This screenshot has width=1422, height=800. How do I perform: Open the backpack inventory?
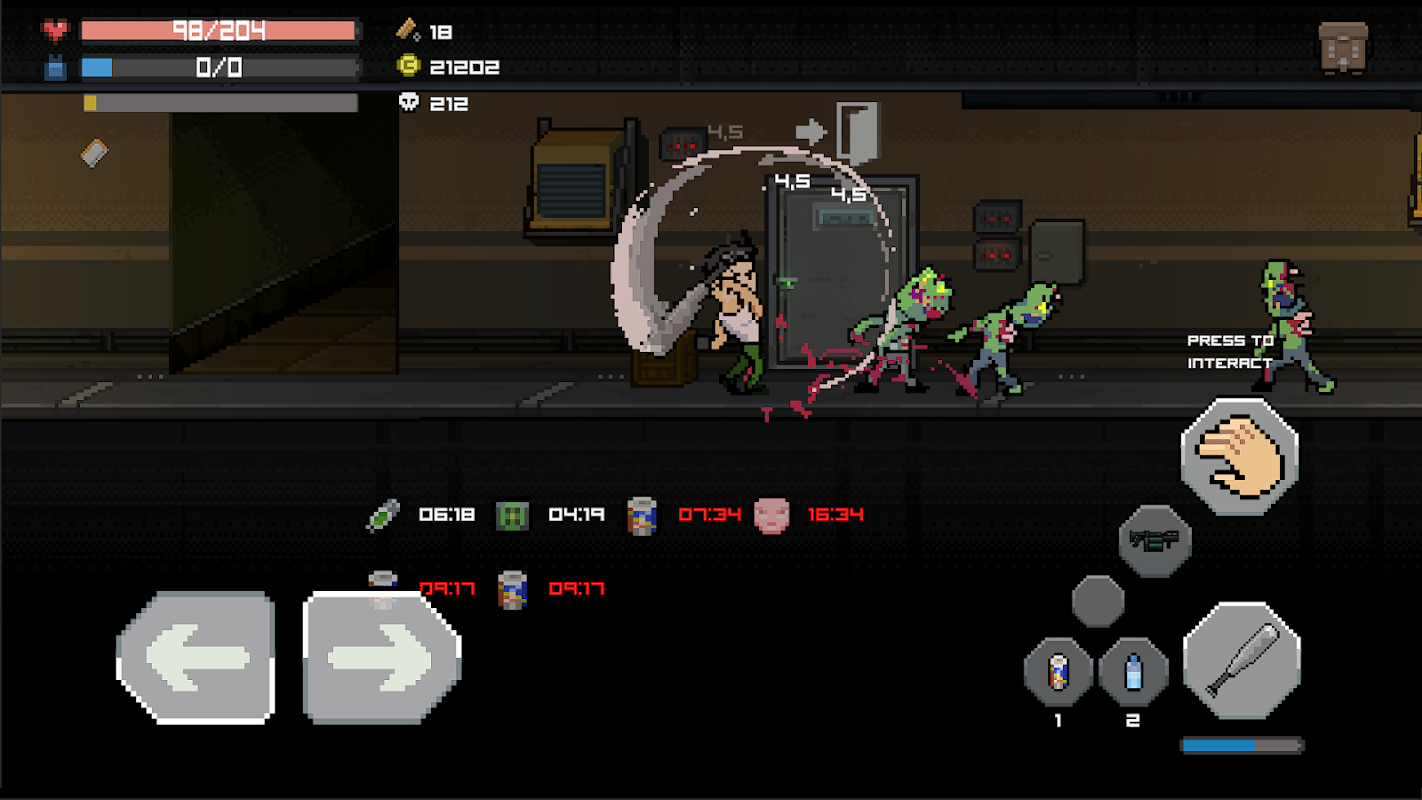coord(1343,47)
